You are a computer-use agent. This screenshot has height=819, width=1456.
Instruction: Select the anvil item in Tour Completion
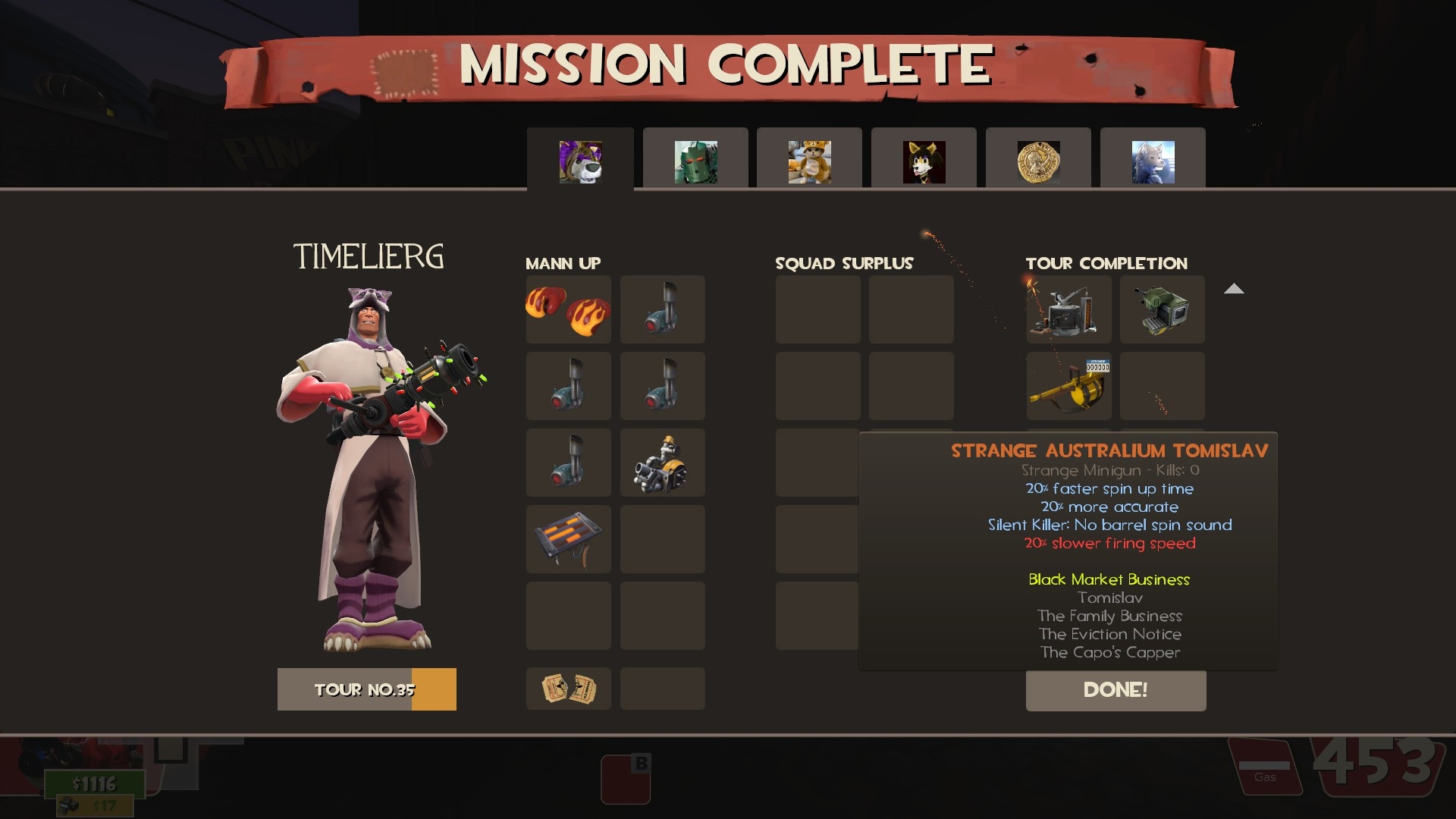pyautogui.click(x=1068, y=309)
